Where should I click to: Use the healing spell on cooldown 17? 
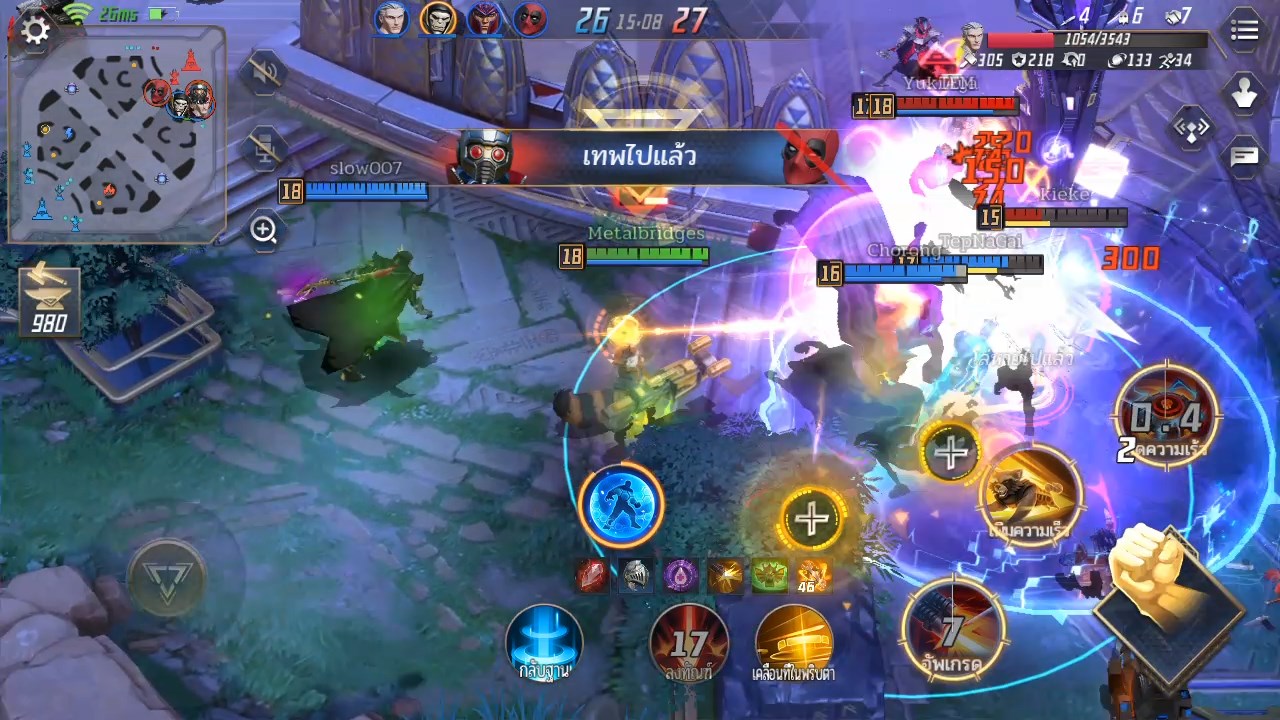688,643
